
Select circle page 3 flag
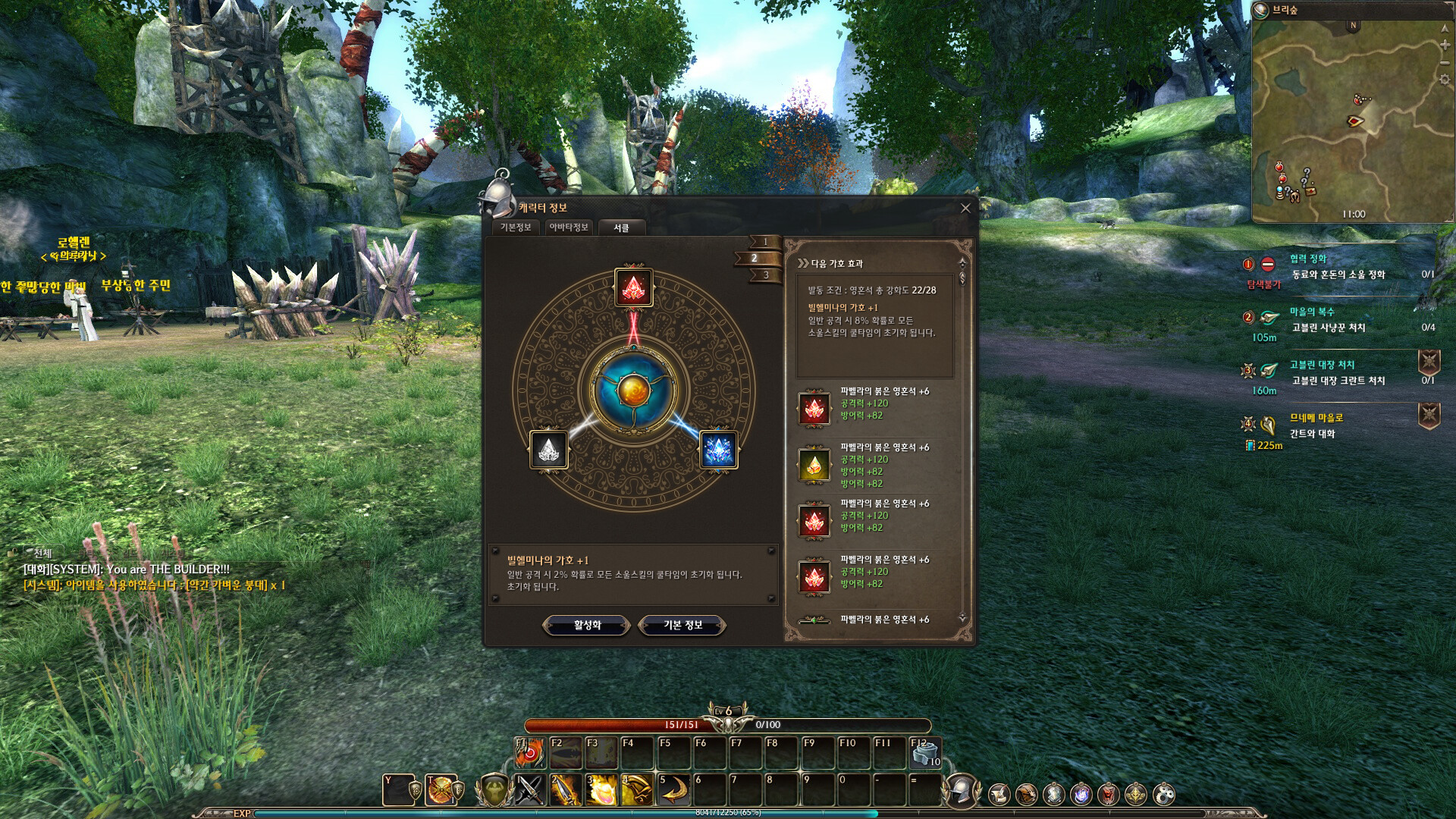tap(765, 275)
